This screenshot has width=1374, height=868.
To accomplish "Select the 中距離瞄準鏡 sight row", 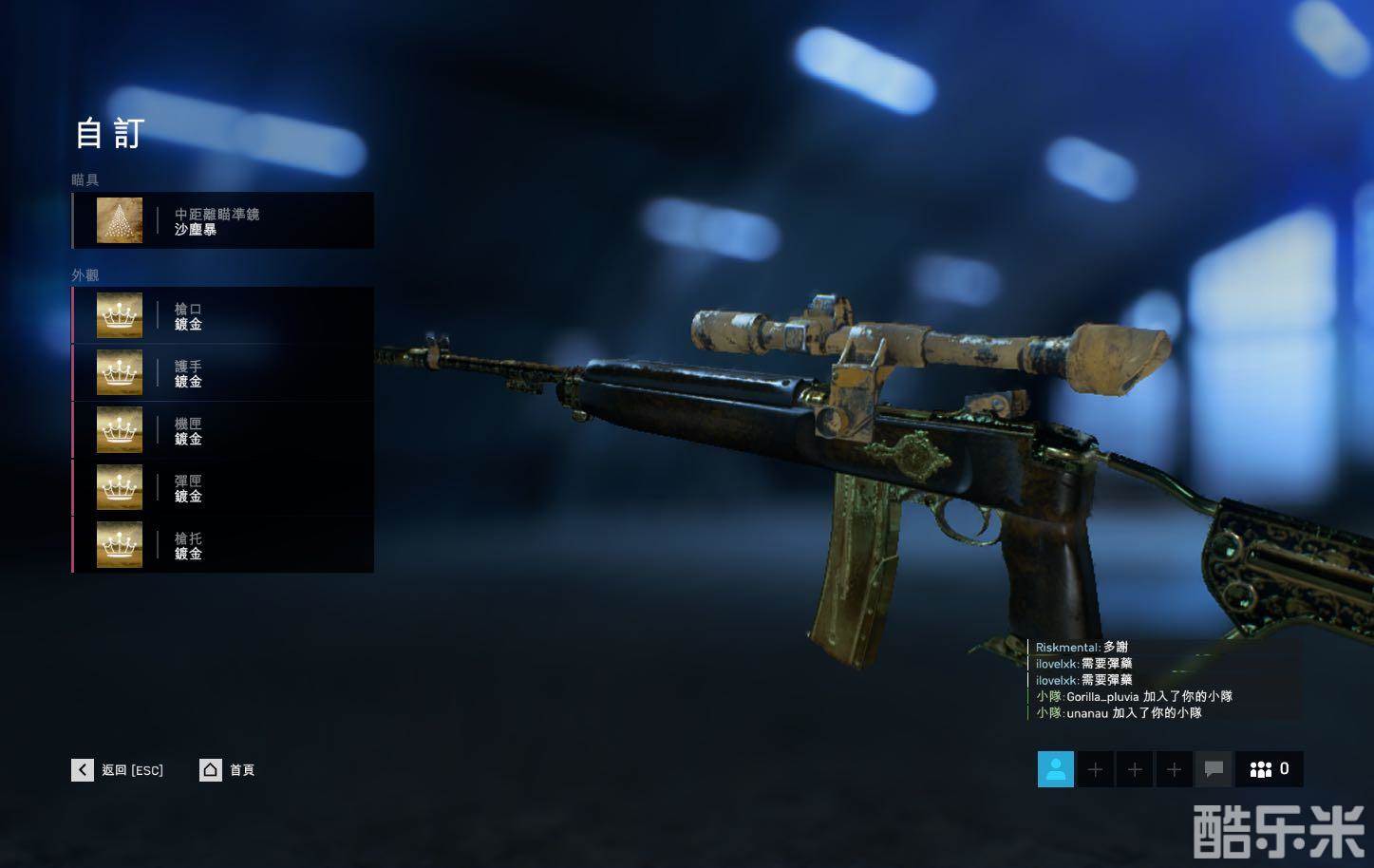I will (x=222, y=220).
